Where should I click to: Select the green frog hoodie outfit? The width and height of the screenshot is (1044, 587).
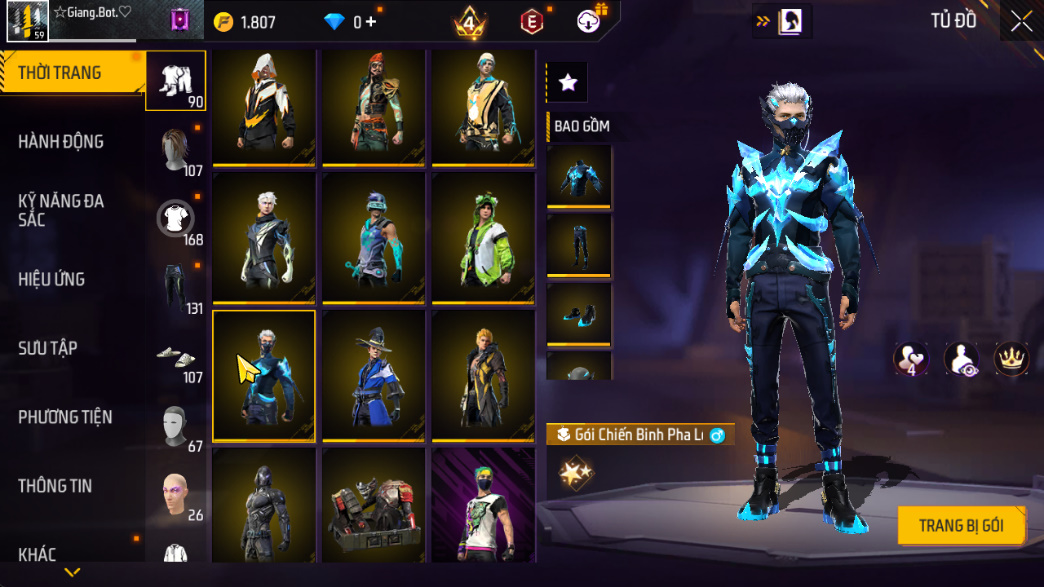click(x=484, y=238)
